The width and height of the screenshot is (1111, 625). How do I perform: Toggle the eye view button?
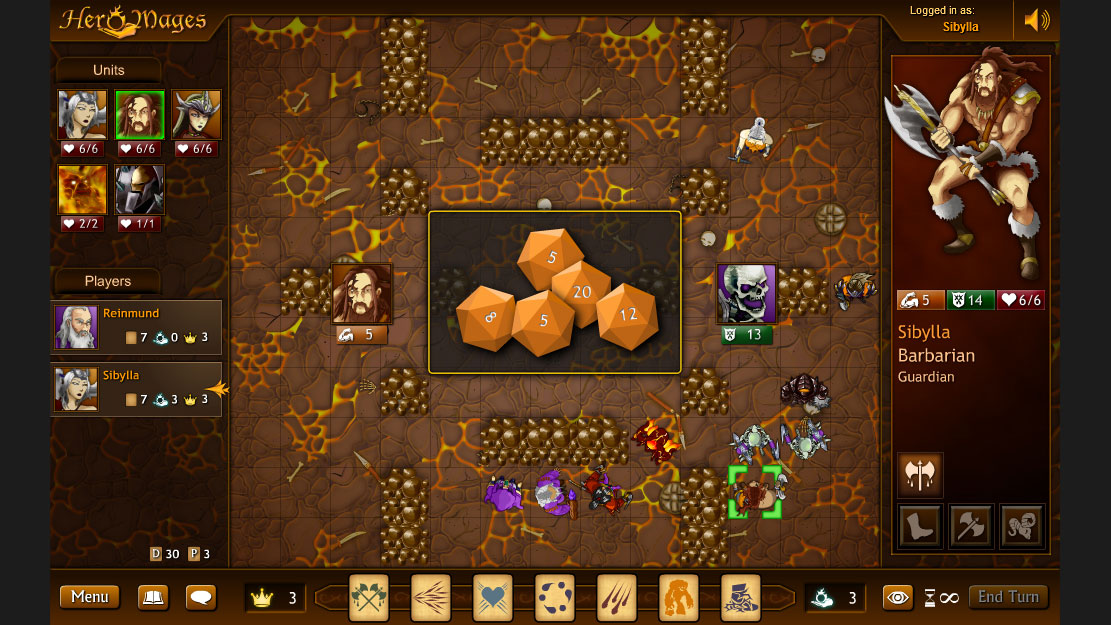(898, 597)
